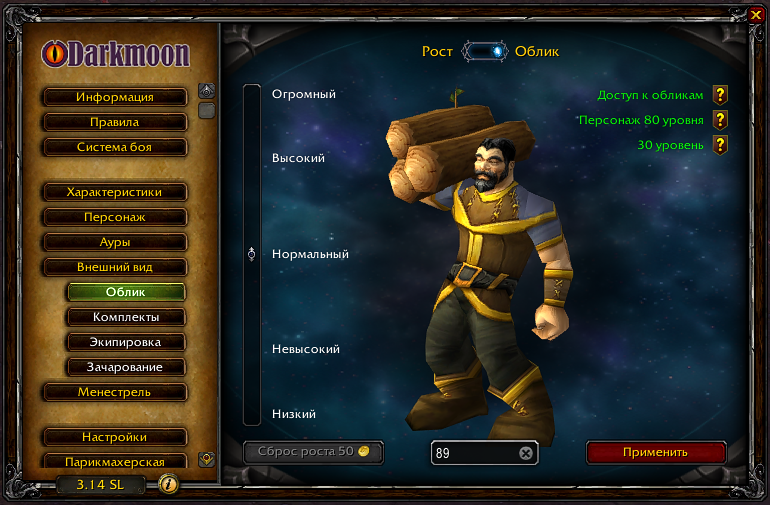The height and width of the screenshot is (505, 770).
Task: Open the Менестрель section
Action: pos(115,392)
